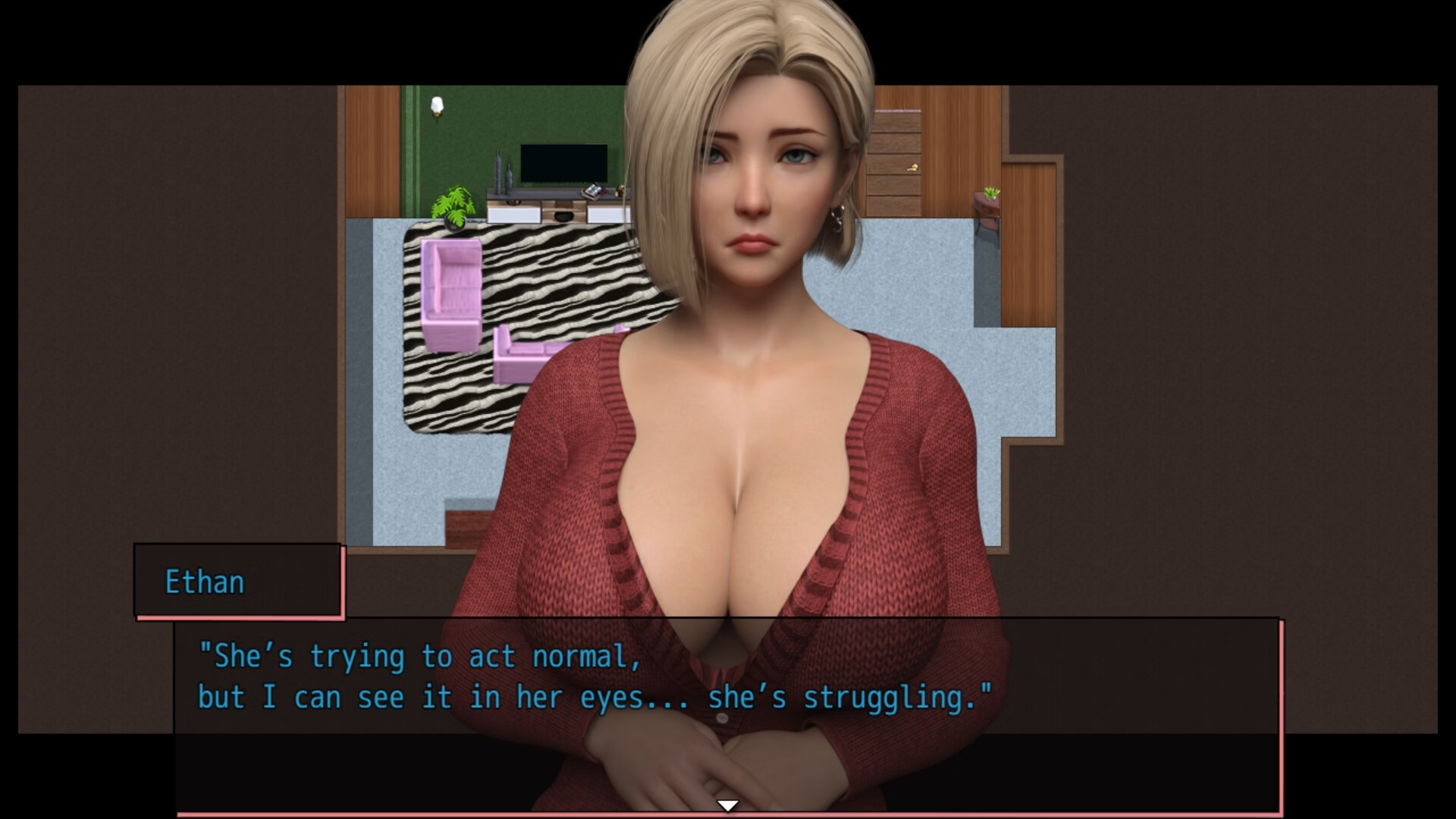
Task: Click the white continue arrow in dialogue box
Action: click(x=727, y=805)
